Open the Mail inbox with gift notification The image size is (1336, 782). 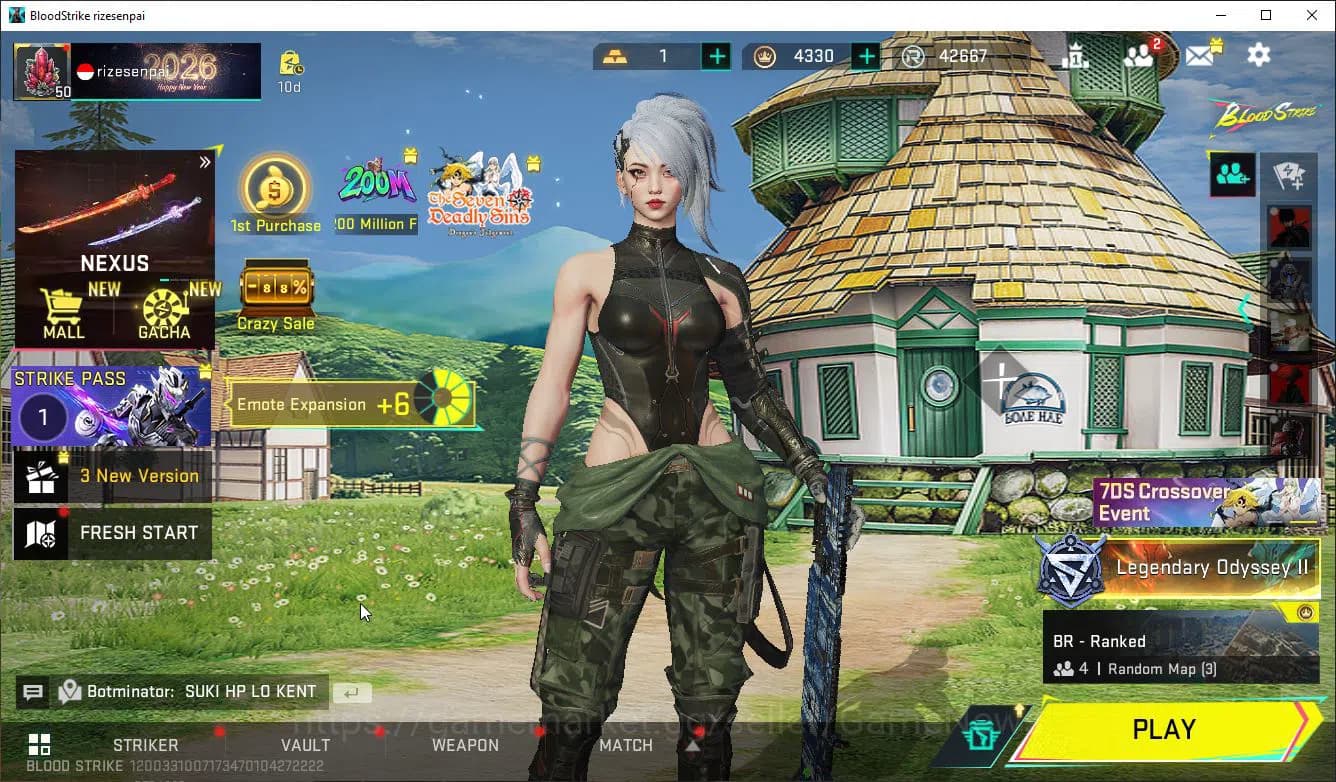pos(1200,55)
